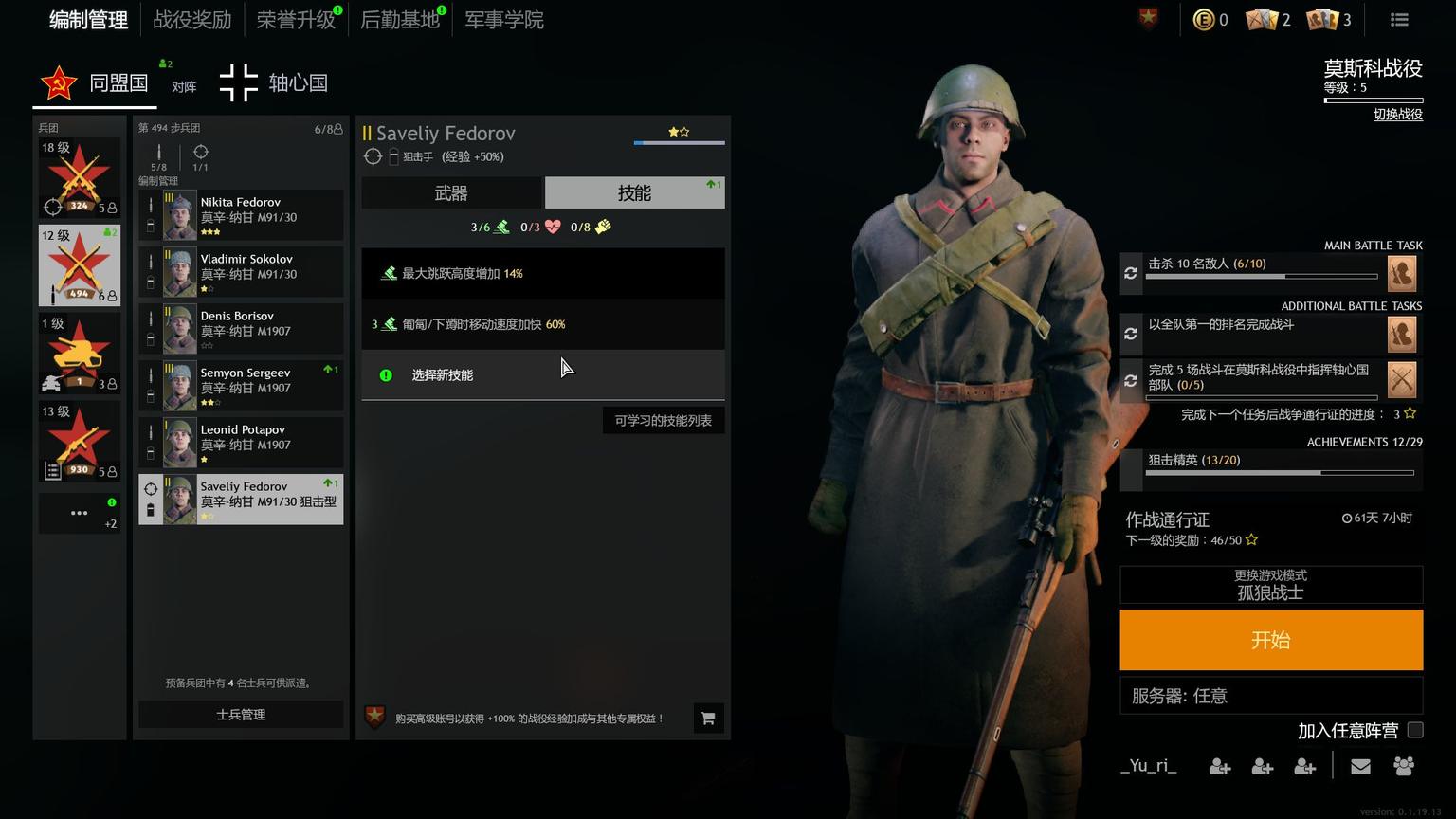Open 士兵管理 soldier management
The height and width of the screenshot is (819, 1456).
(x=241, y=715)
